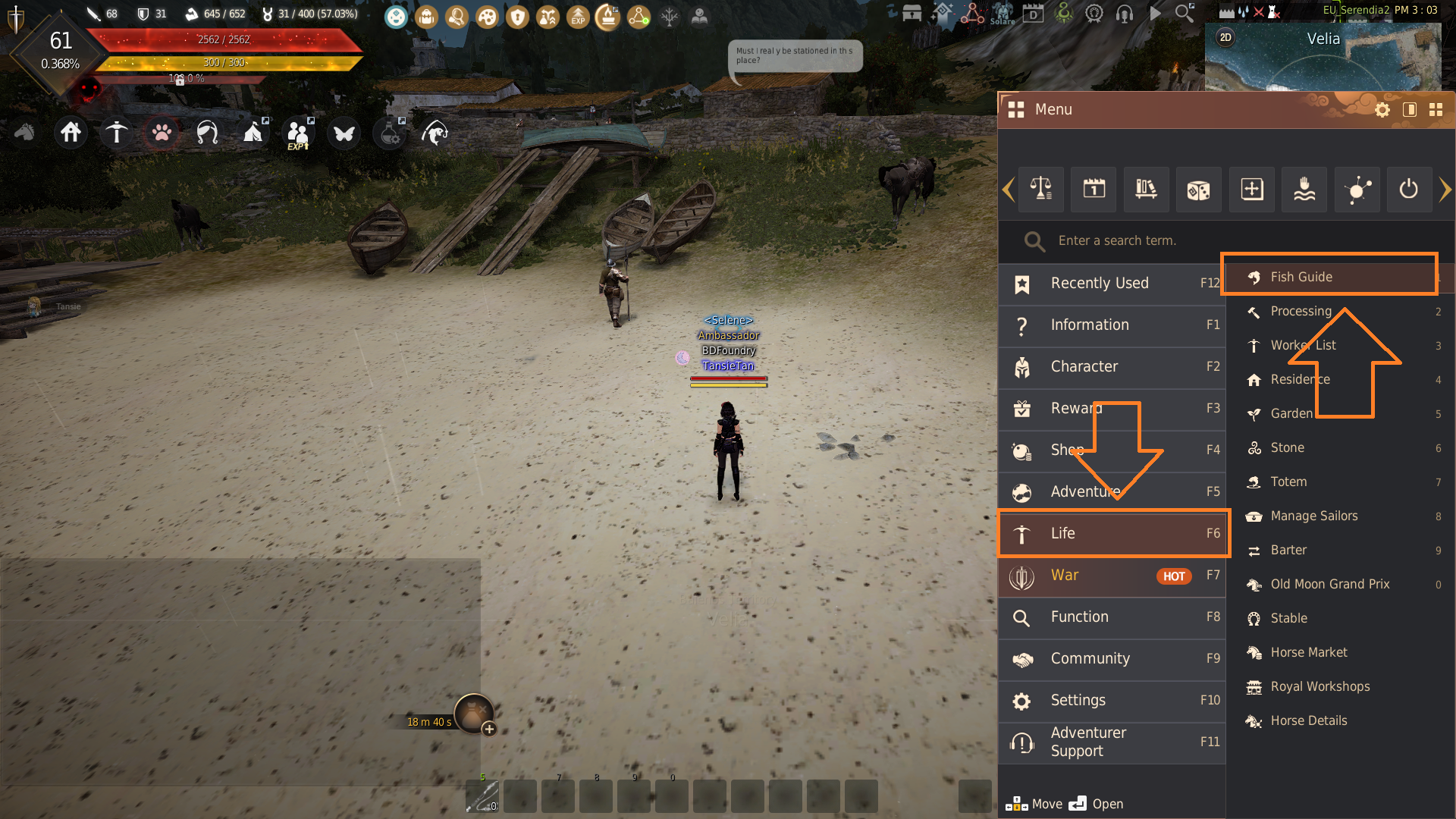Open the Processing submenu item

tap(1301, 311)
